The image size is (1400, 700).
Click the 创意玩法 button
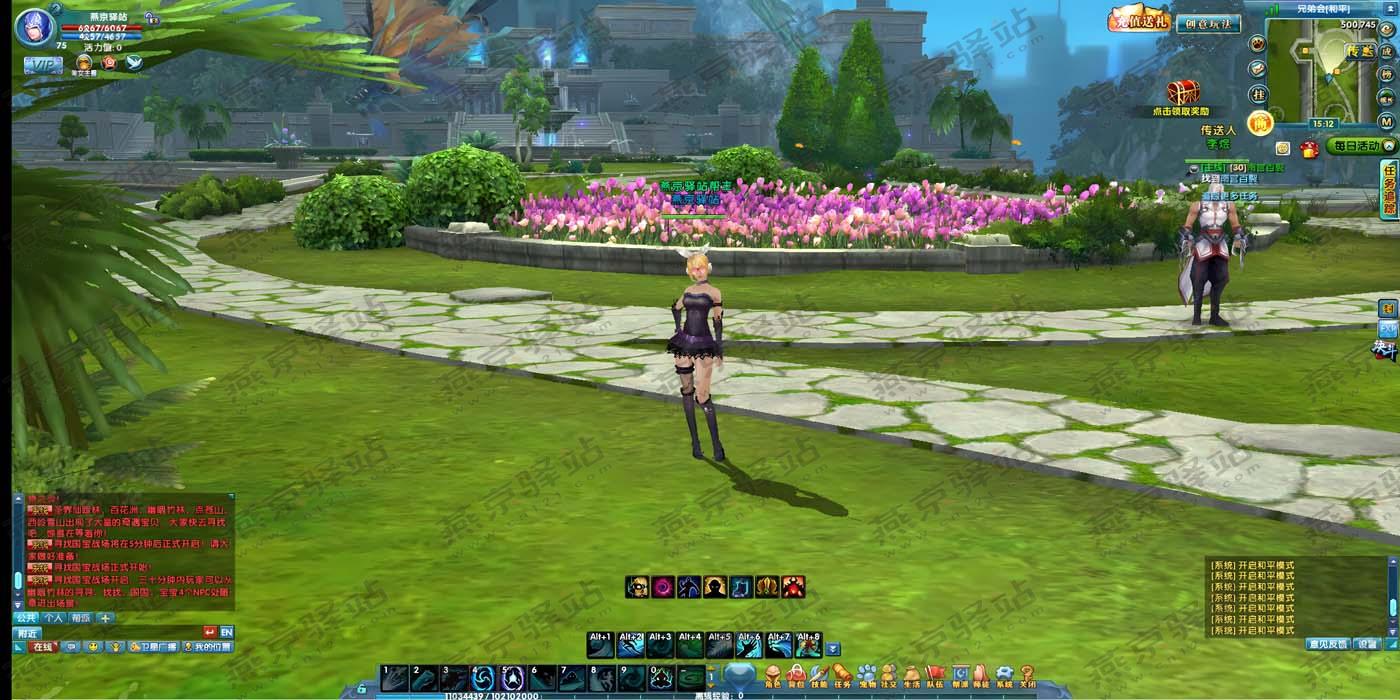pos(1207,23)
